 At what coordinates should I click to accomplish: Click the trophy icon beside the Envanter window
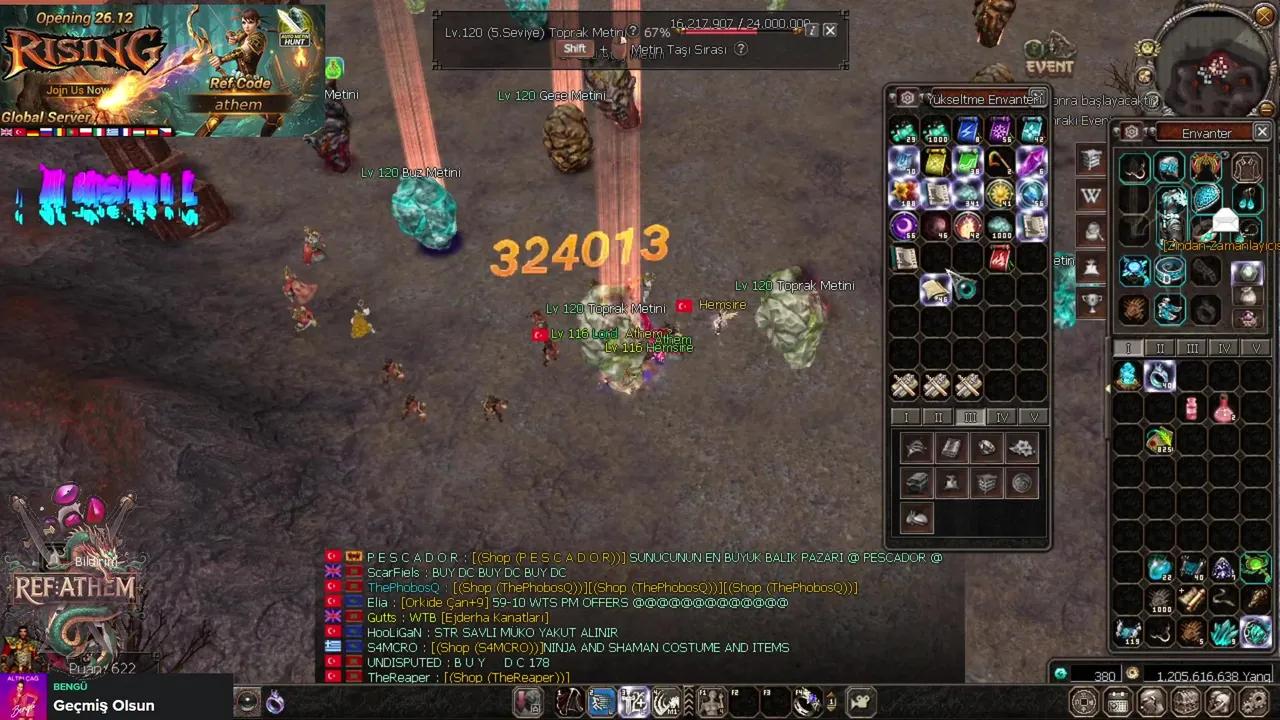click(x=1093, y=300)
